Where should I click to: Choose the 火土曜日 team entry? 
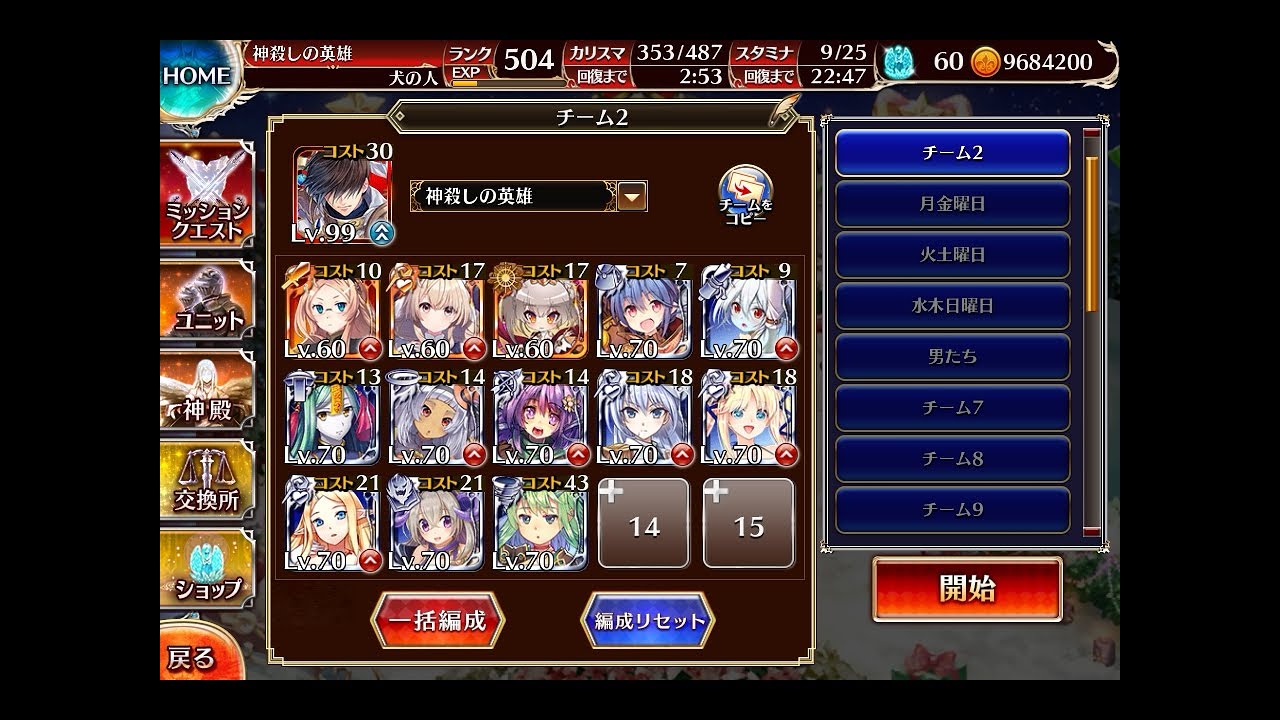click(x=952, y=255)
